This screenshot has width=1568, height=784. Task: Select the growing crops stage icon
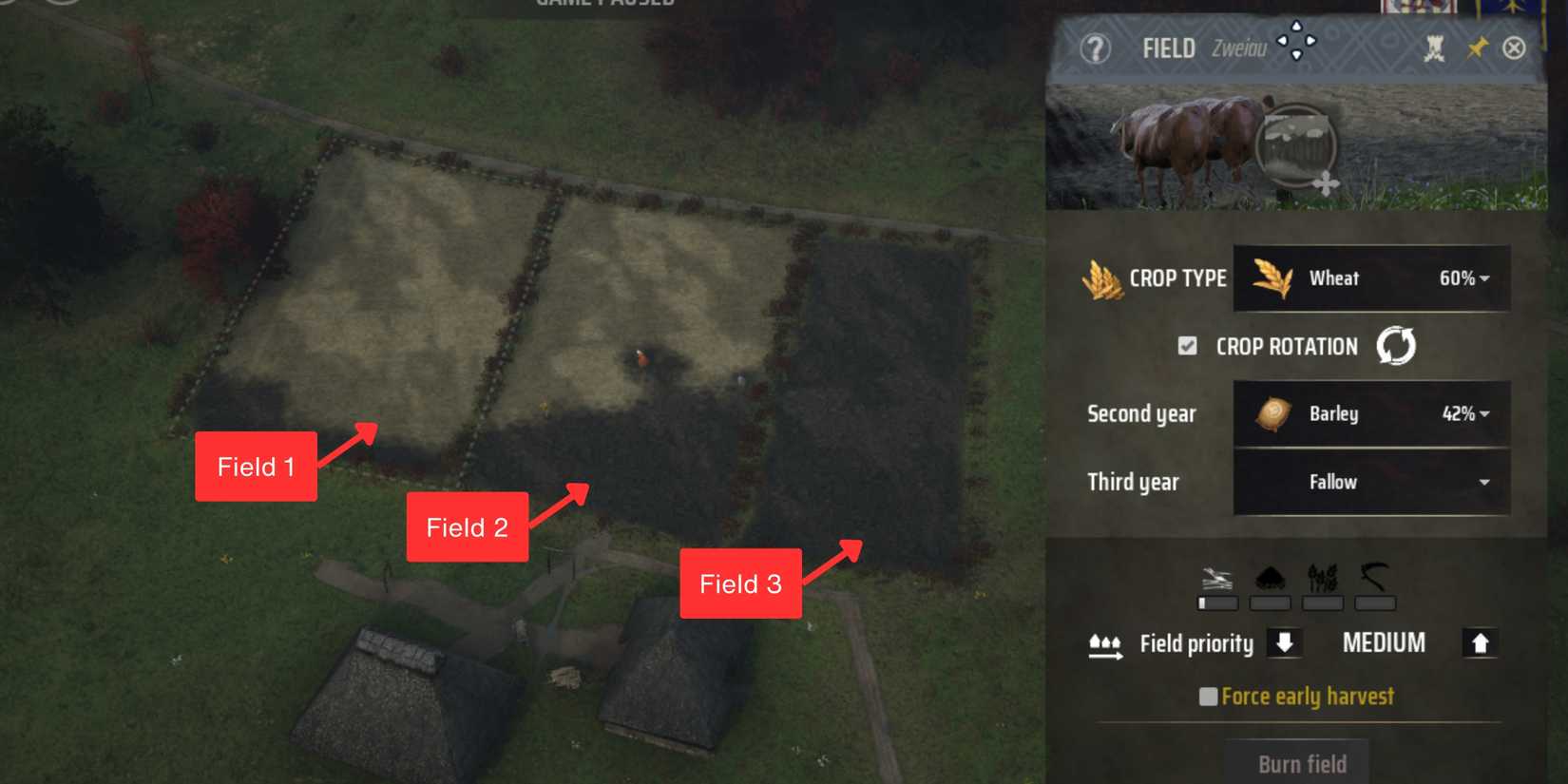[1323, 575]
